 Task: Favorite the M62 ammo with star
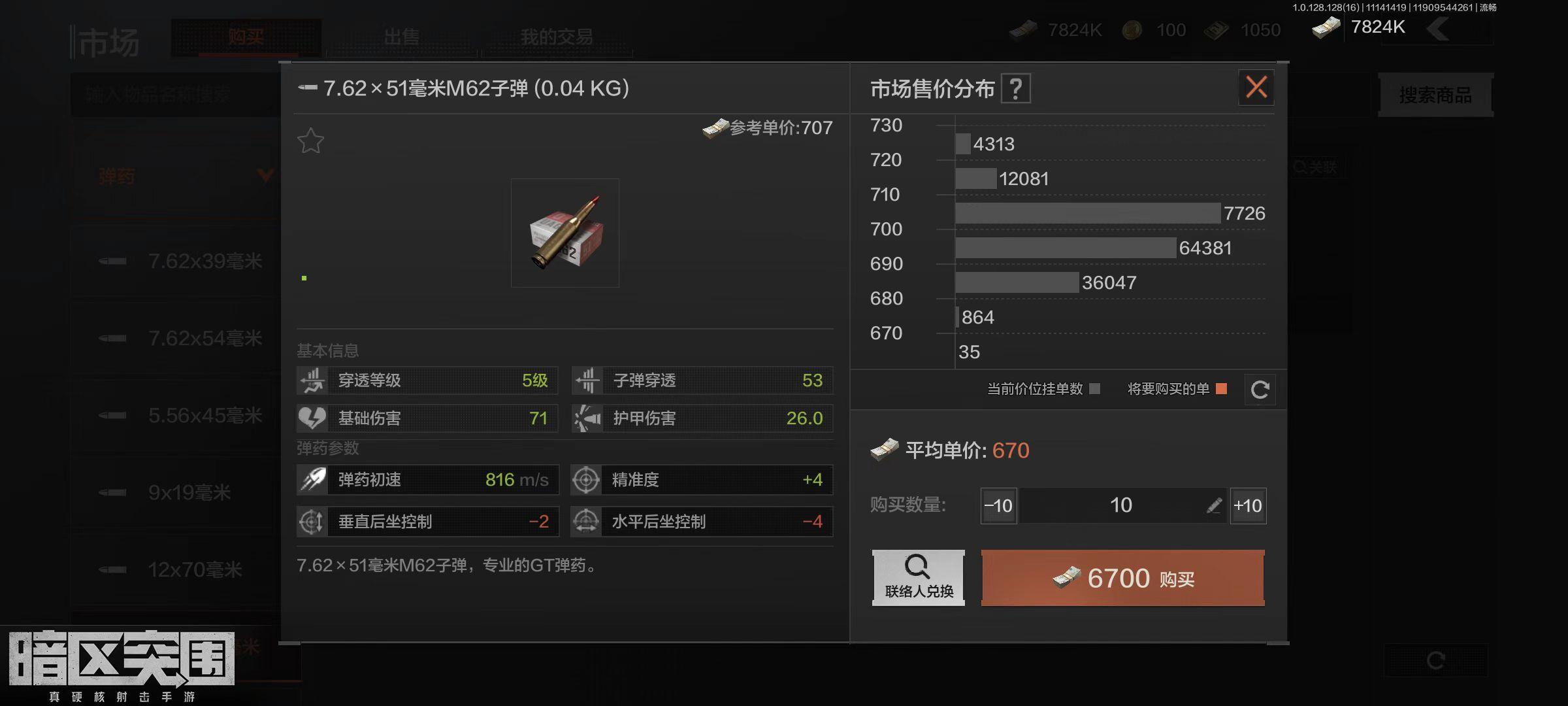click(x=310, y=141)
